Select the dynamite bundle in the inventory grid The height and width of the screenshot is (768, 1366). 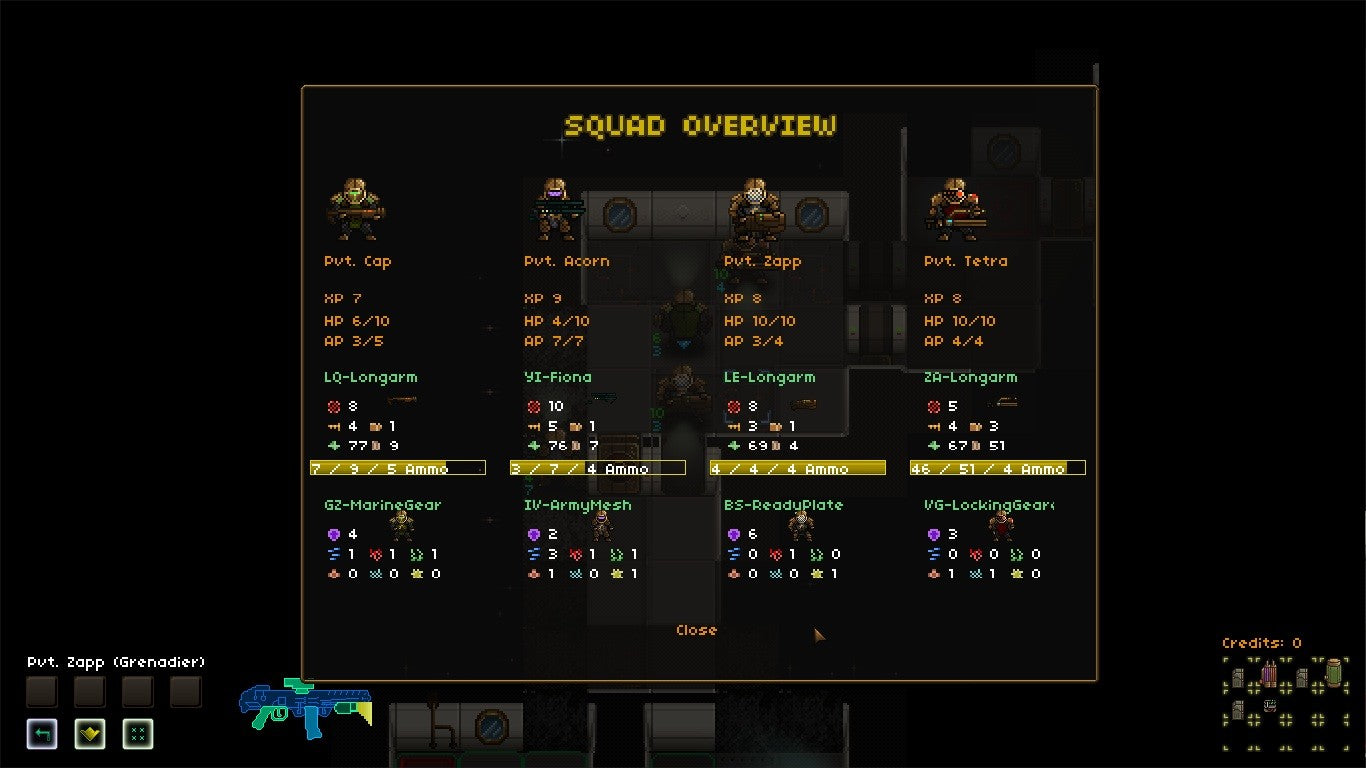[1269, 673]
